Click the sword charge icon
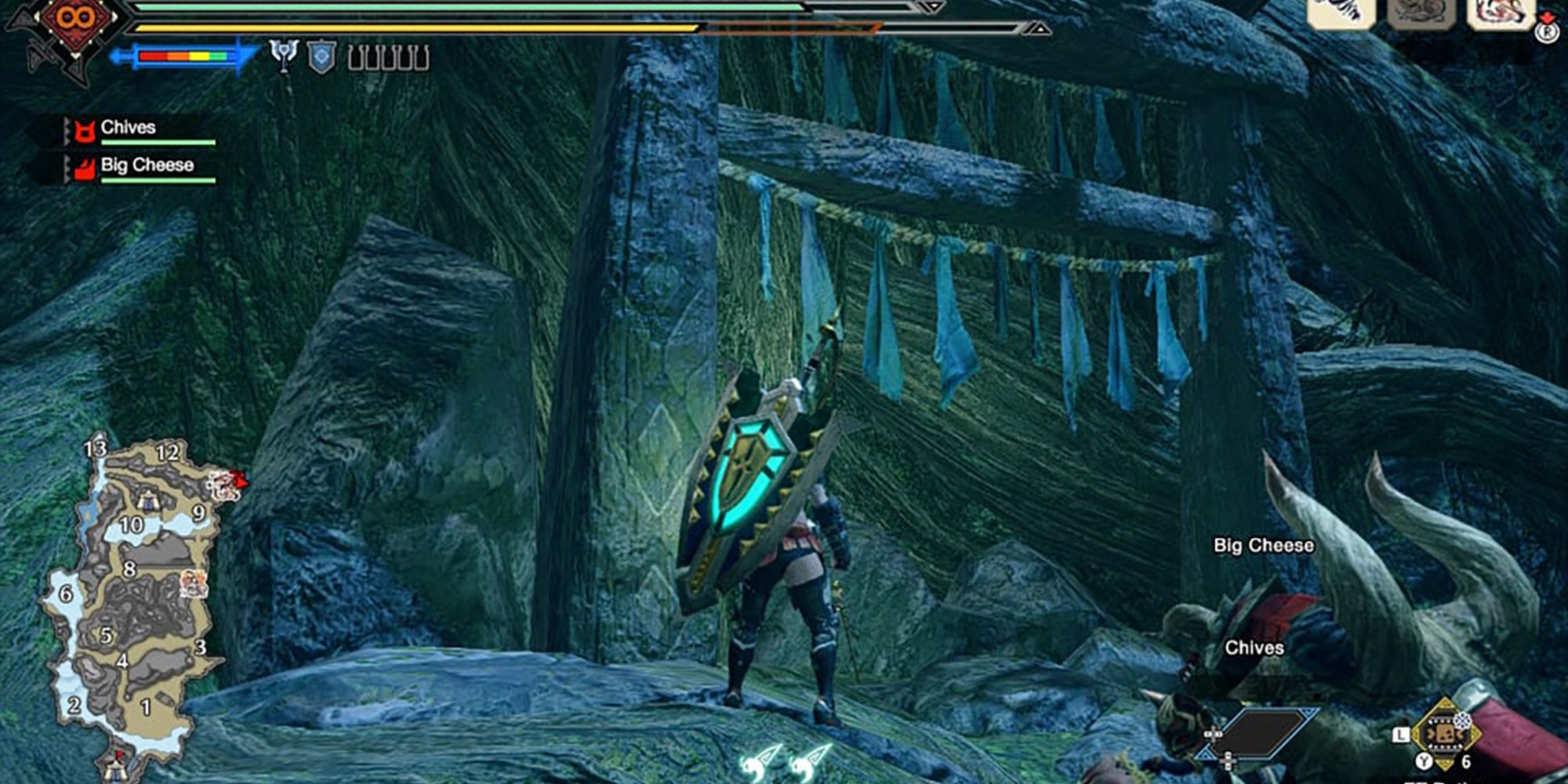The image size is (1568, 784). [284, 56]
